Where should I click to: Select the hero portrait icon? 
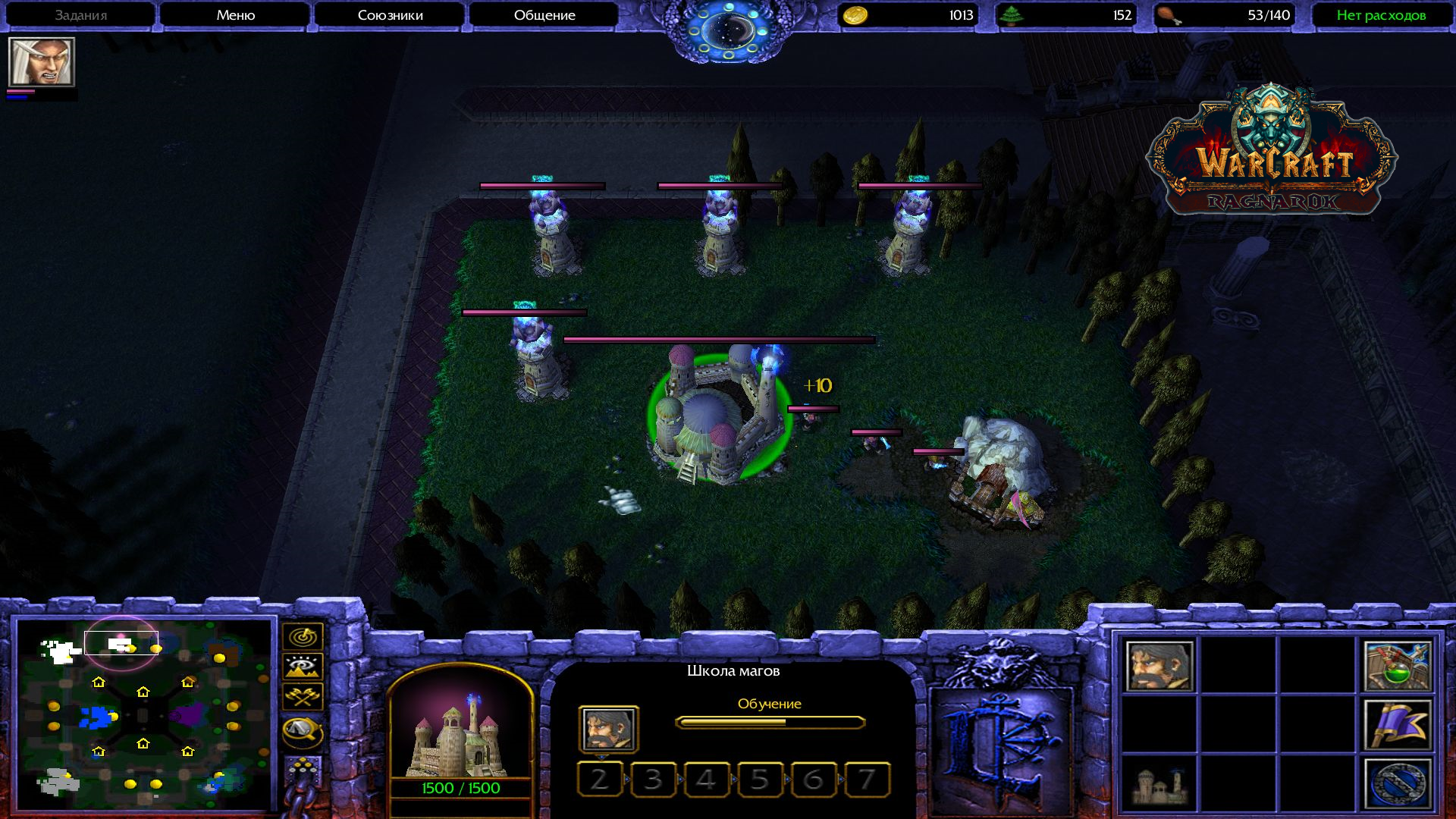41,61
